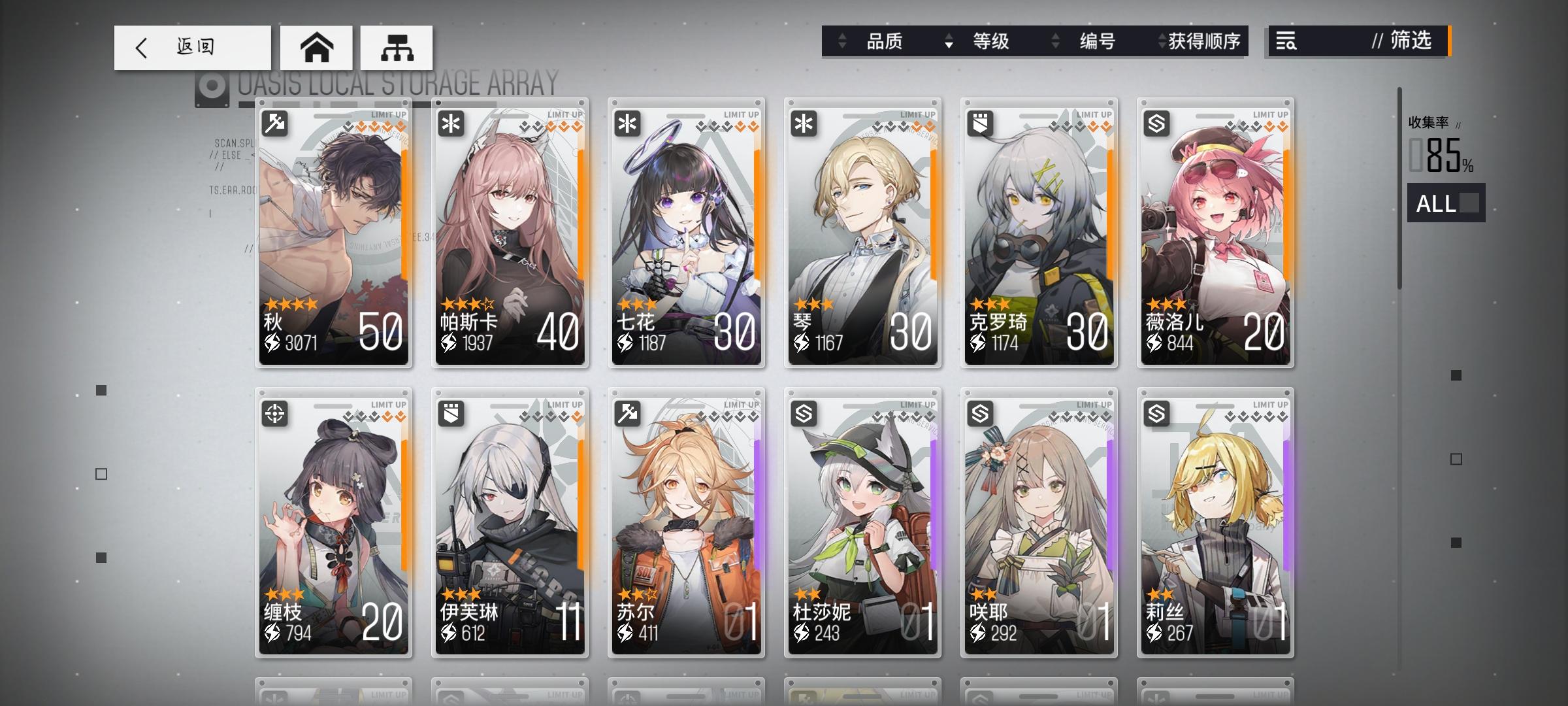Select the hammer class icon on 秋's card
The height and width of the screenshot is (706, 1568).
coord(275,123)
